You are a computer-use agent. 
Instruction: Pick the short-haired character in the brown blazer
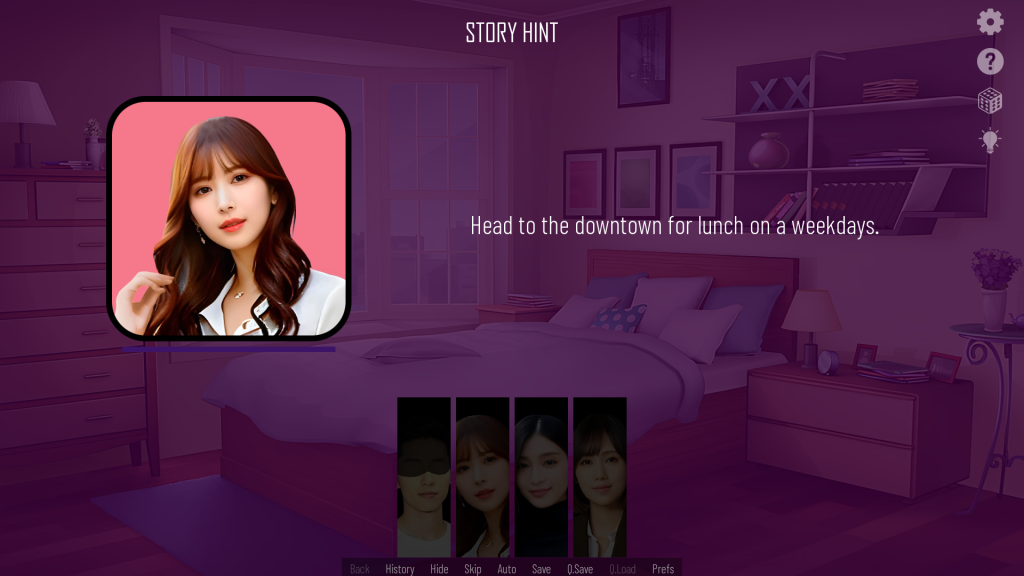coord(600,477)
